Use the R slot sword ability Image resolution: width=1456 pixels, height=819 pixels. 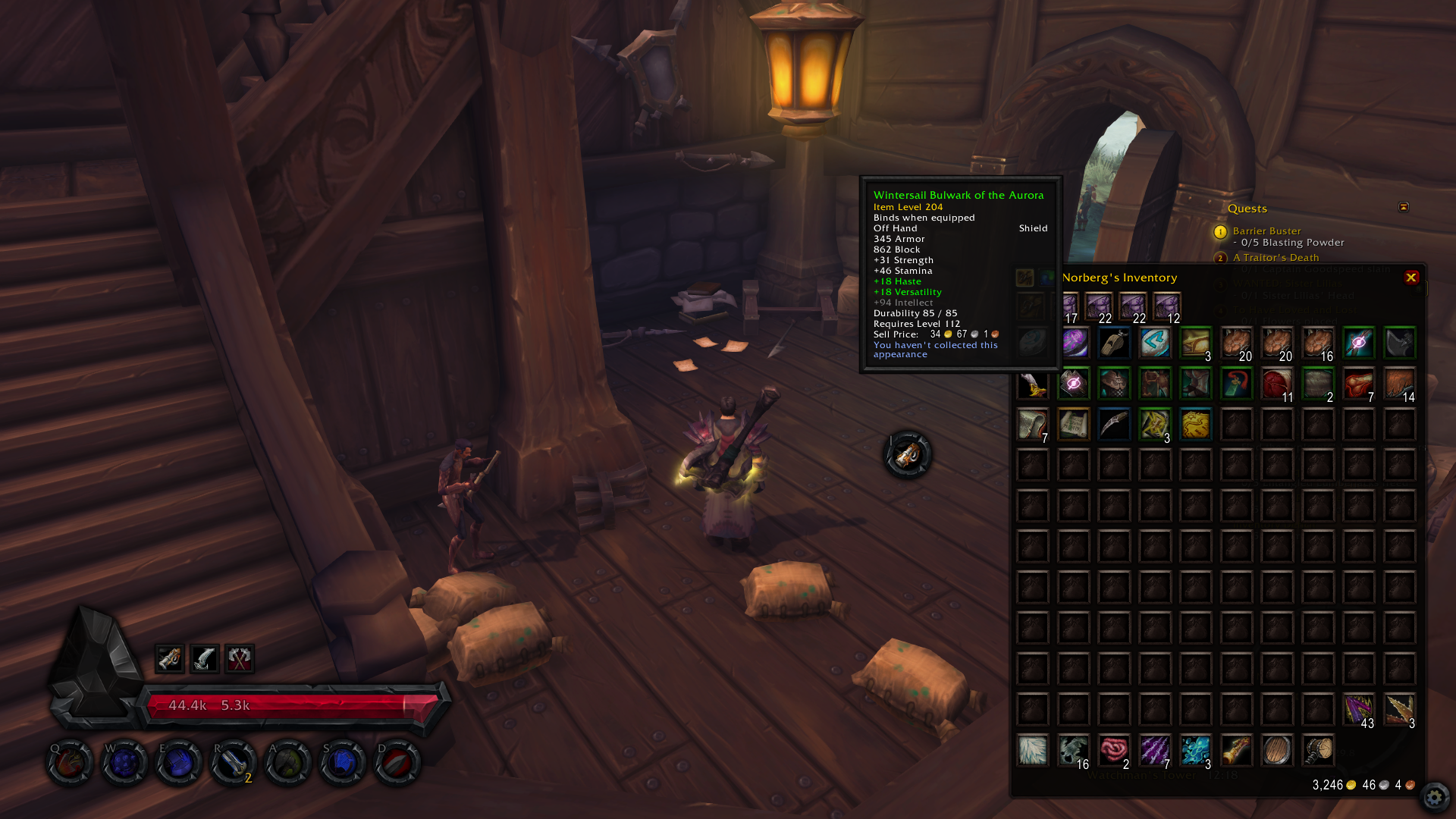point(234,762)
